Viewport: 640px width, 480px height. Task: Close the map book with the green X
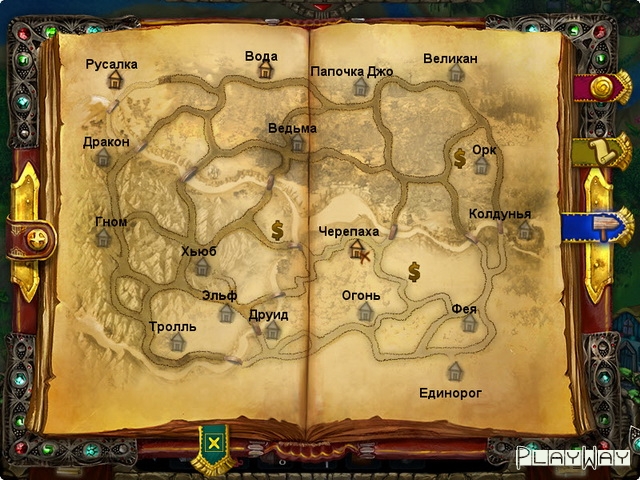[212, 442]
